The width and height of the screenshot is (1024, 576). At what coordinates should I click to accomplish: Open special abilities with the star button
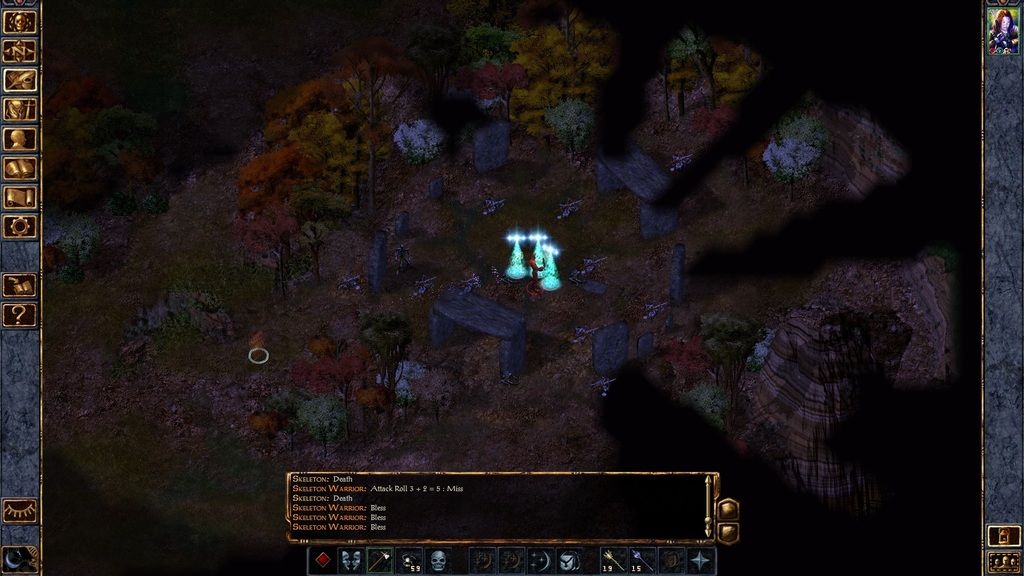coord(701,561)
